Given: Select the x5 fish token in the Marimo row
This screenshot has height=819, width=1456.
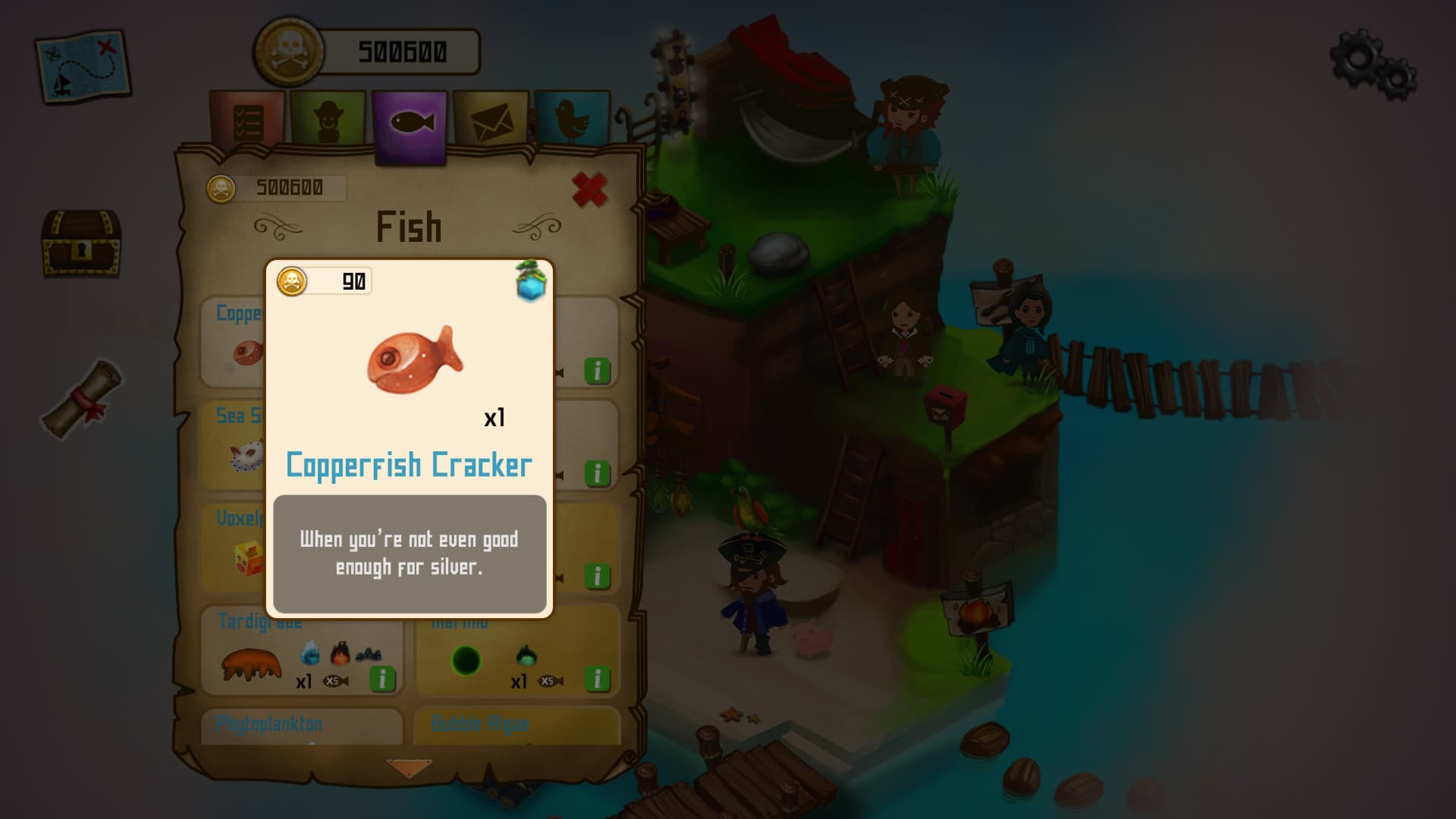Looking at the screenshot, I should (x=548, y=682).
